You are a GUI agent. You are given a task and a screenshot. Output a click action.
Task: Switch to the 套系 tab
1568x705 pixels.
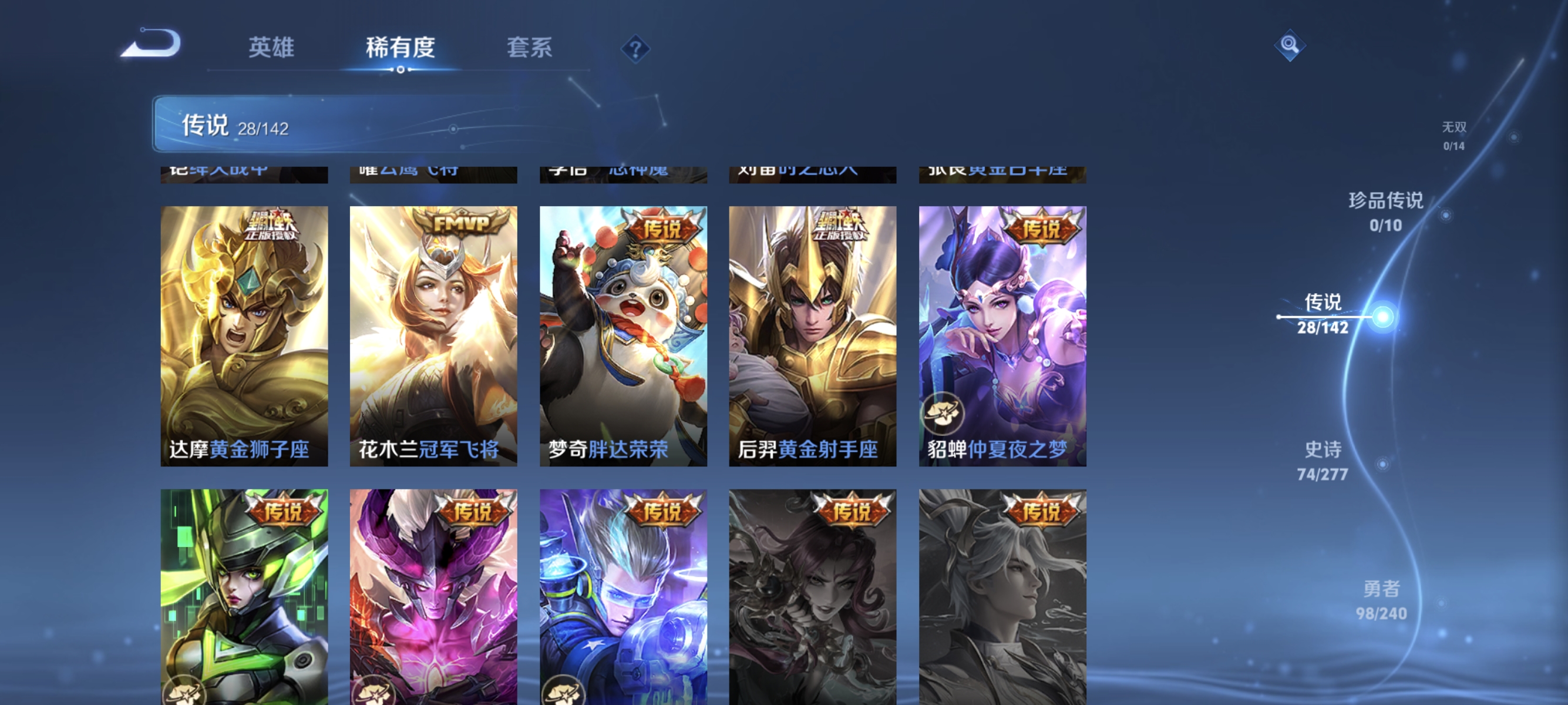[530, 48]
